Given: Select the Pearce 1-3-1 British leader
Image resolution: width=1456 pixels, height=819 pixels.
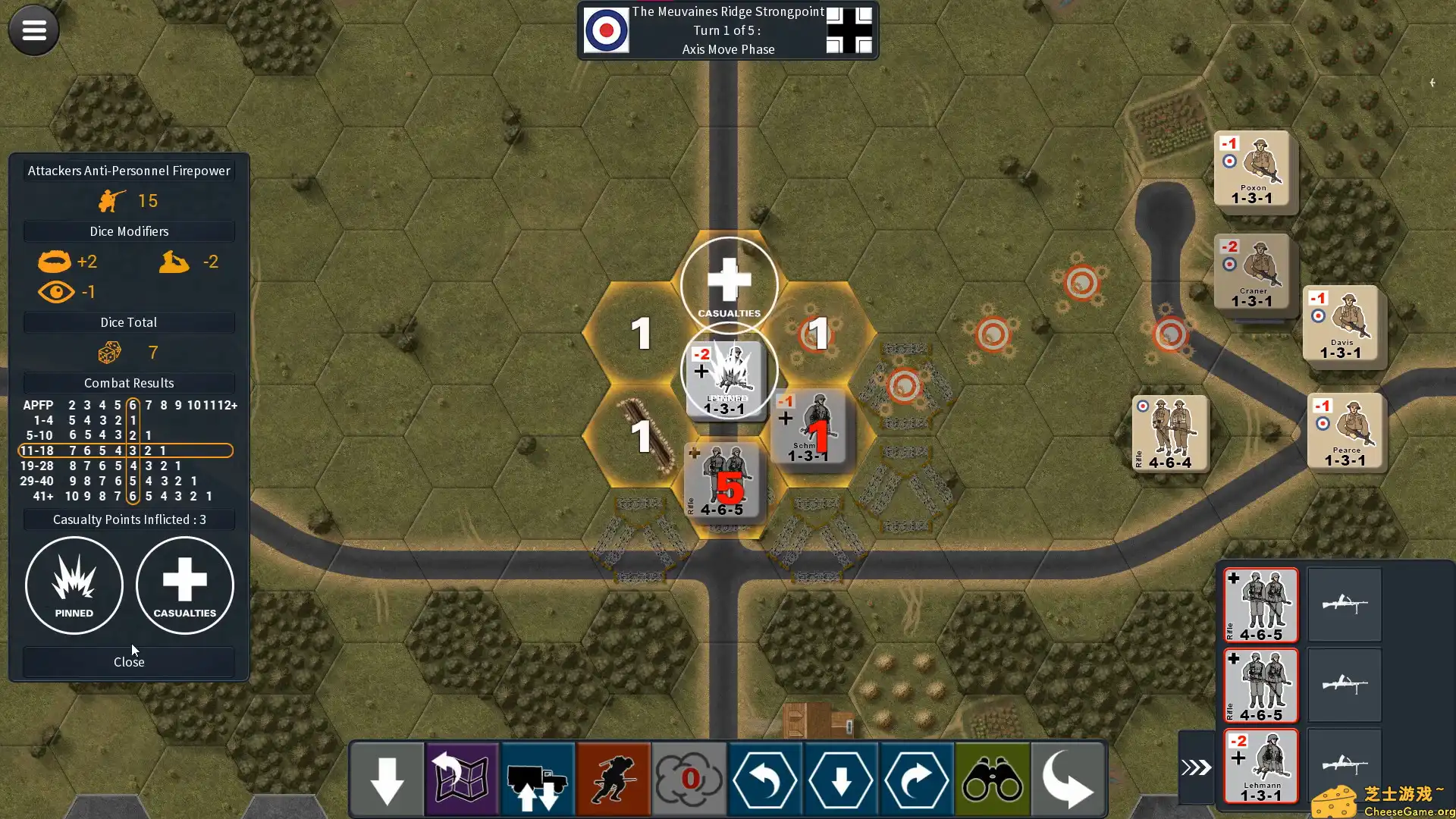Looking at the screenshot, I should (1345, 431).
